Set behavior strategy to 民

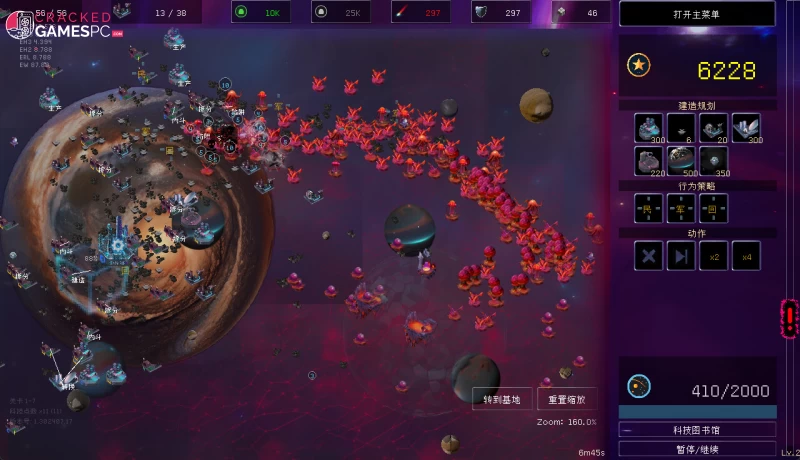650,208
